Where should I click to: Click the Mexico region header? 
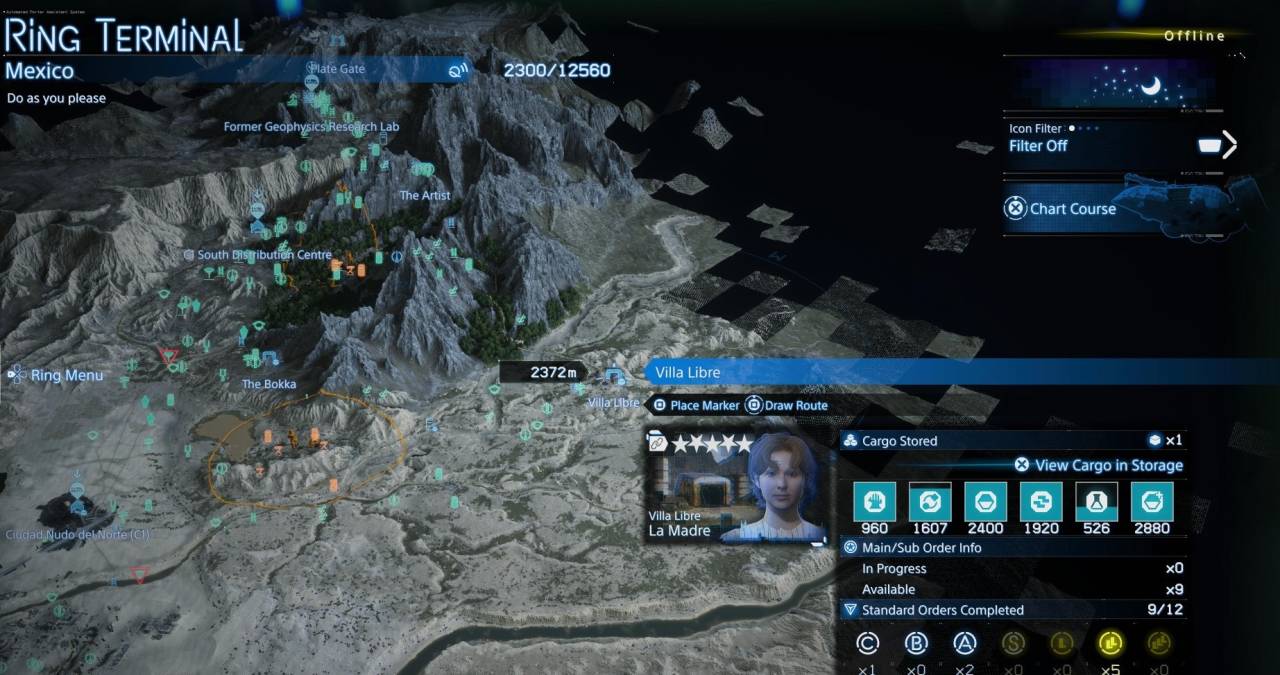pyautogui.click(x=40, y=71)
